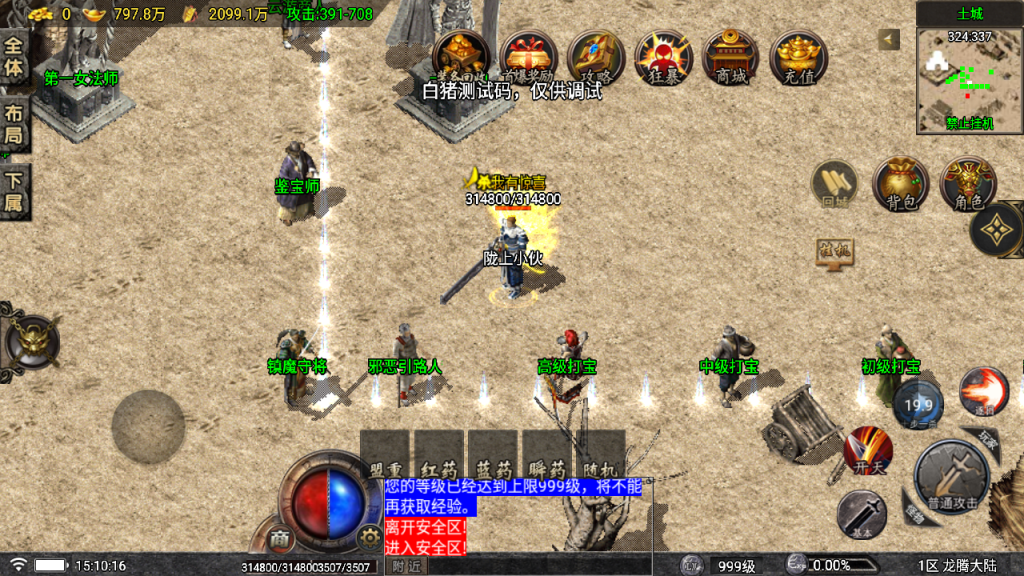Select the 布局 tab

(14, 125)
